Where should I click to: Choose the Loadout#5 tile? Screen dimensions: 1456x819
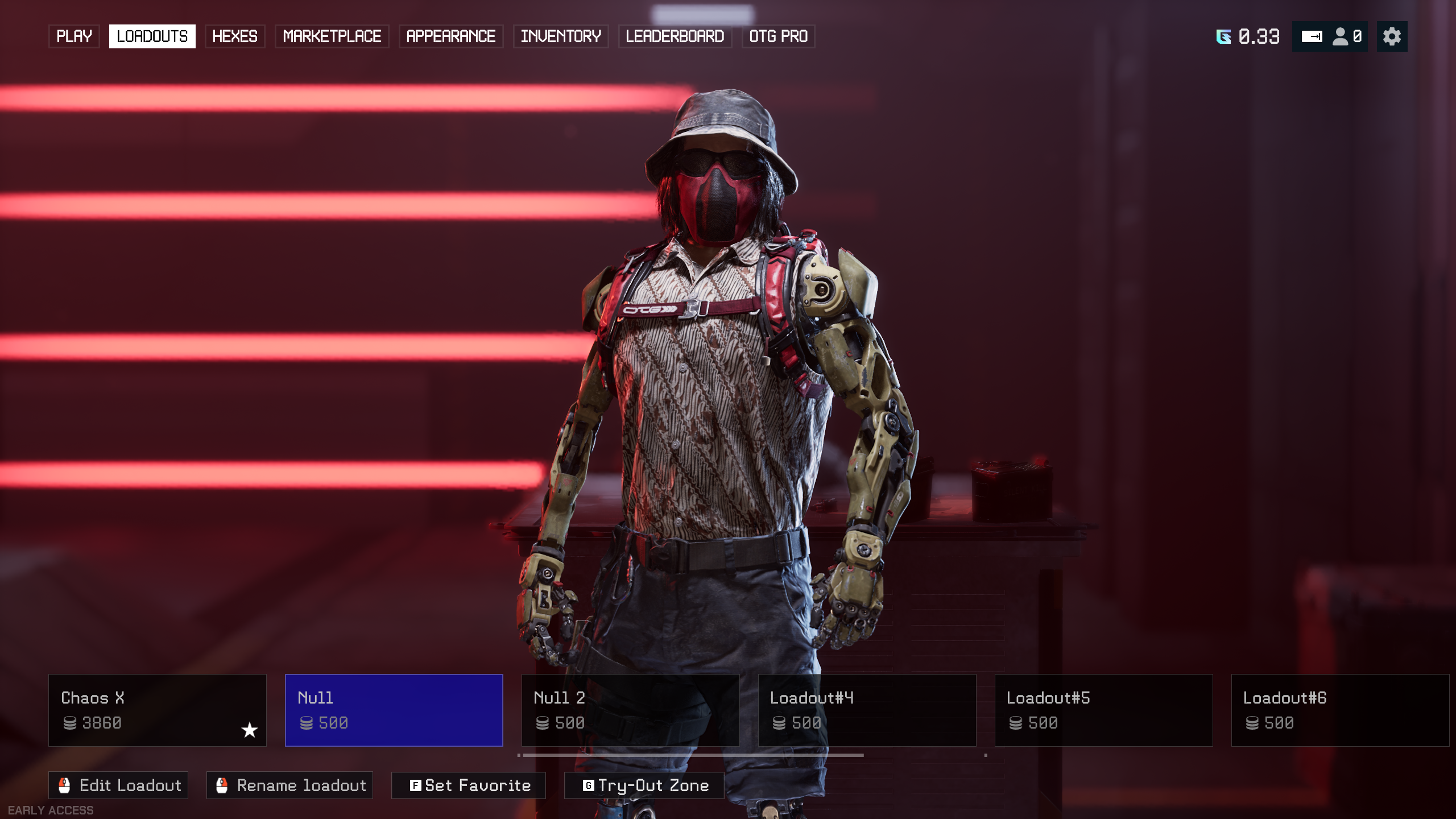click(1103, 710)
